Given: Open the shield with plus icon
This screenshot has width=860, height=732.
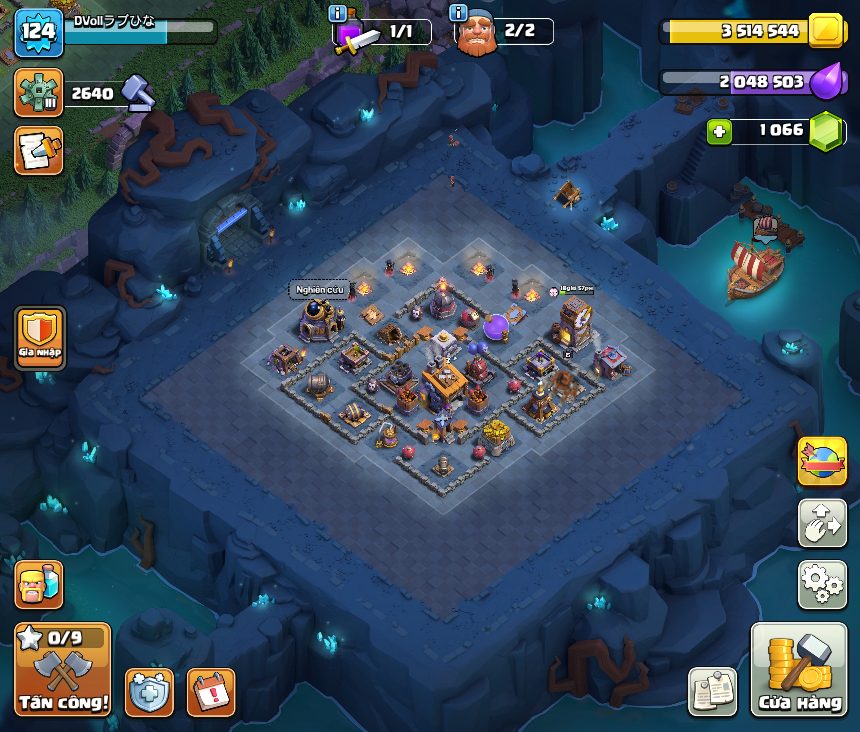Looking at the screenshot, I should tap(149, 692).
